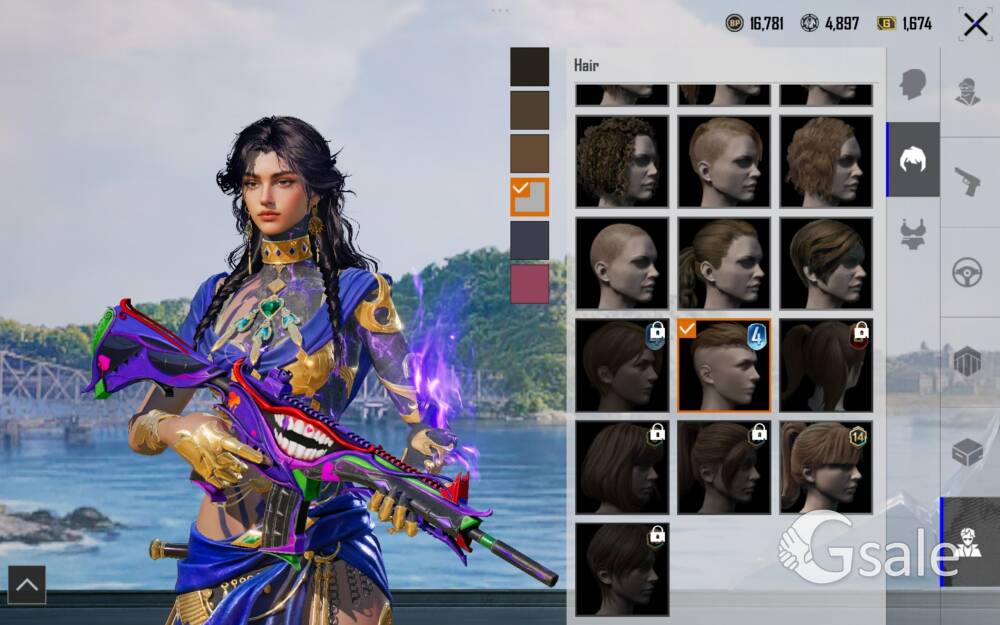
Task: Open the character avatar section at top right
Action: pyautogui.click(x=968, y=91)
